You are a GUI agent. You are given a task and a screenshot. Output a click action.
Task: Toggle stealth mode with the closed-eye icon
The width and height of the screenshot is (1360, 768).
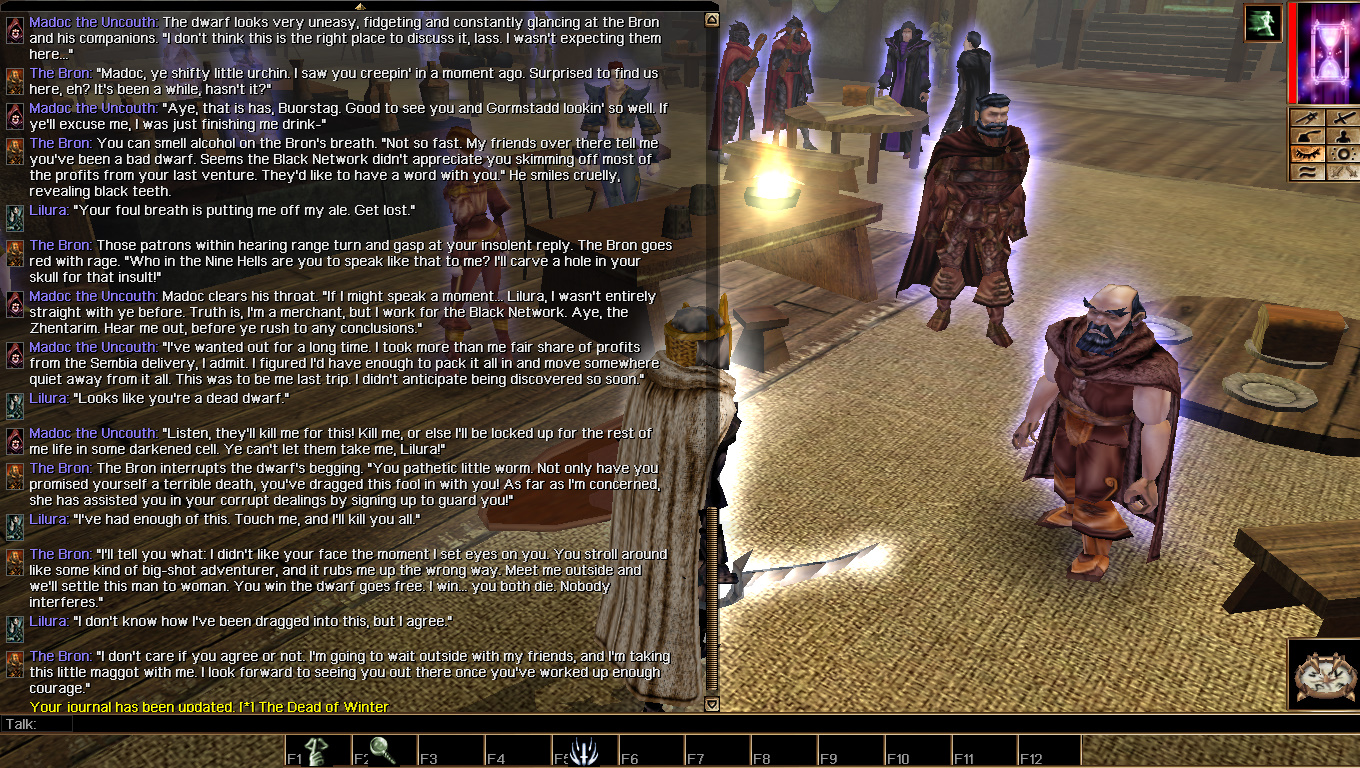tap(1310, 153)
